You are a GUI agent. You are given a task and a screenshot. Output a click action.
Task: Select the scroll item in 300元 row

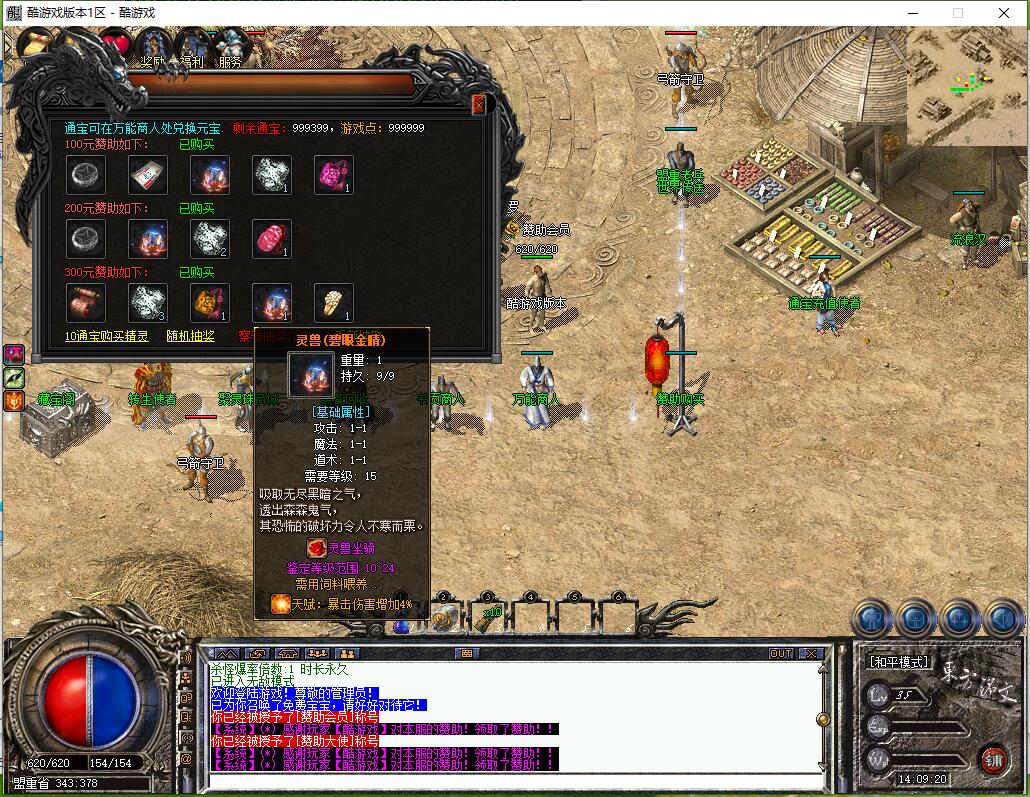point(85,302)
